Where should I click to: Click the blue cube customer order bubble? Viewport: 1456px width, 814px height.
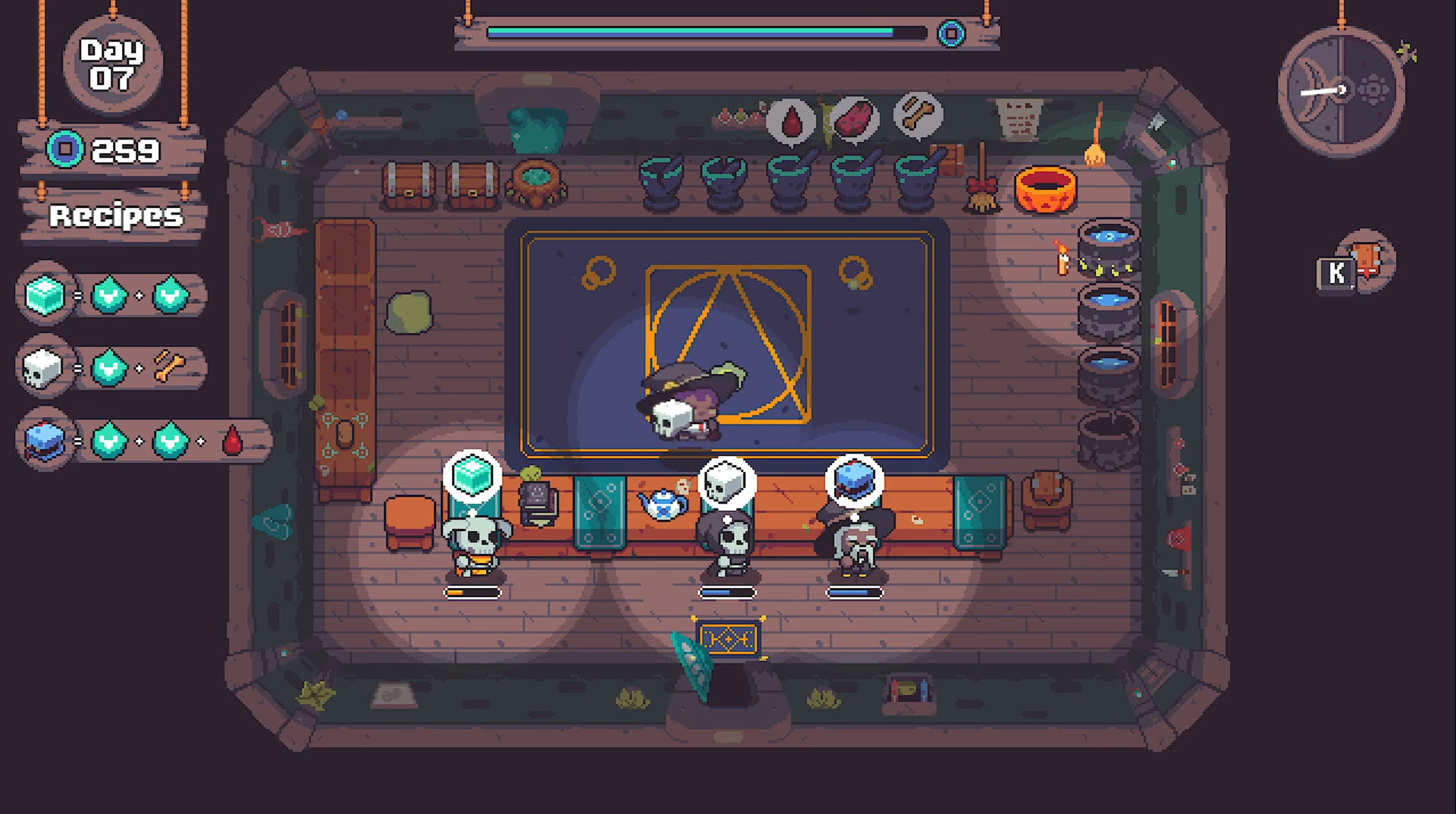854,480
